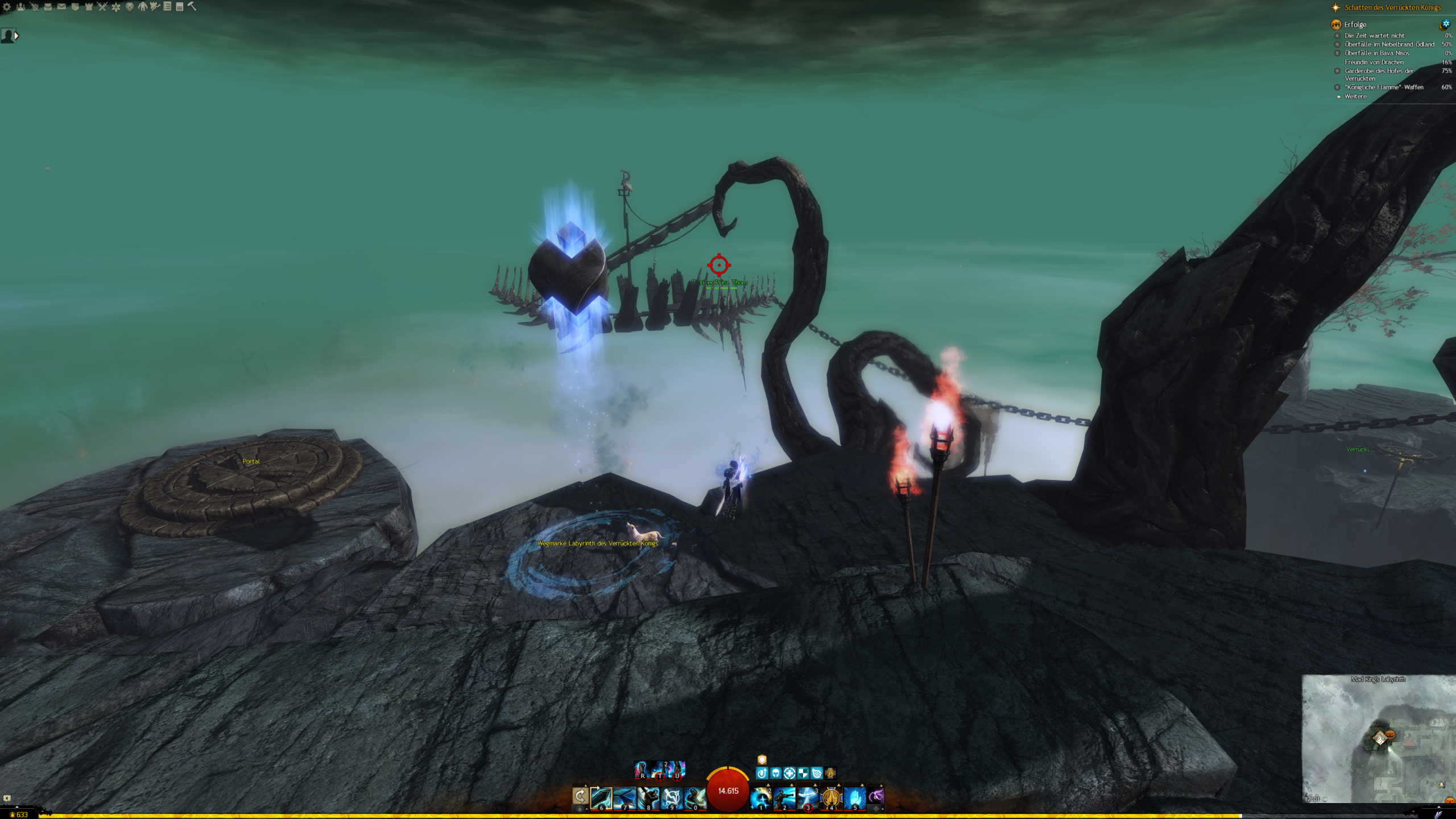The width and height of the screenshot is (1456, 819).
Task: Use the purple wing mount skill
Action: 876,796
